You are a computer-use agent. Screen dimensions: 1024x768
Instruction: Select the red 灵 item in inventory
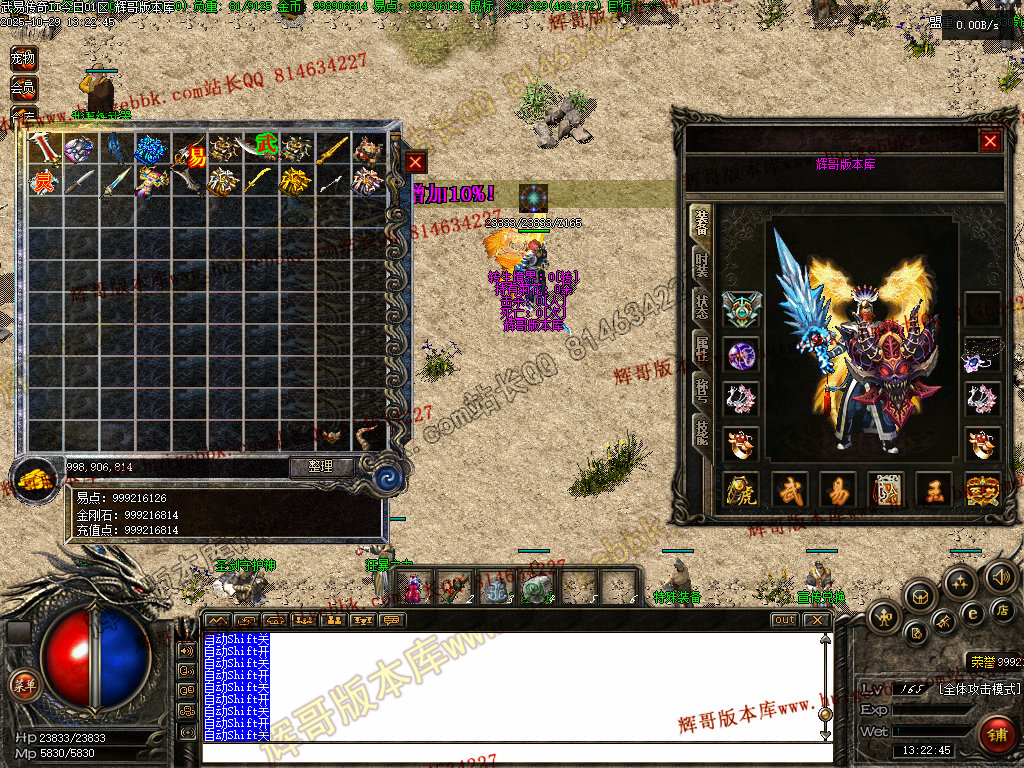43,182
